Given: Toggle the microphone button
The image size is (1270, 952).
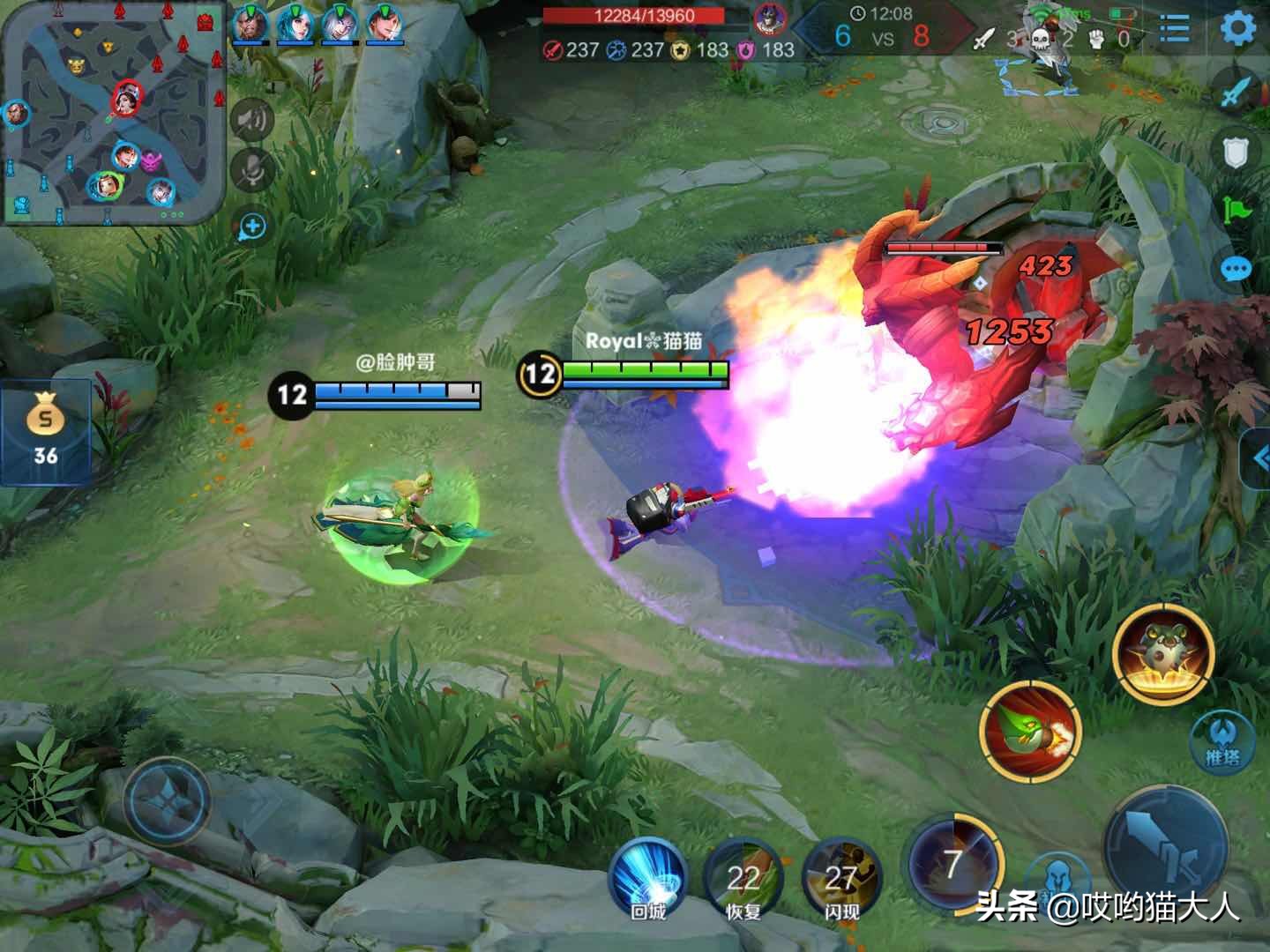Looking at the screenshot, I should pyautogui.click(x=252, y=170).
